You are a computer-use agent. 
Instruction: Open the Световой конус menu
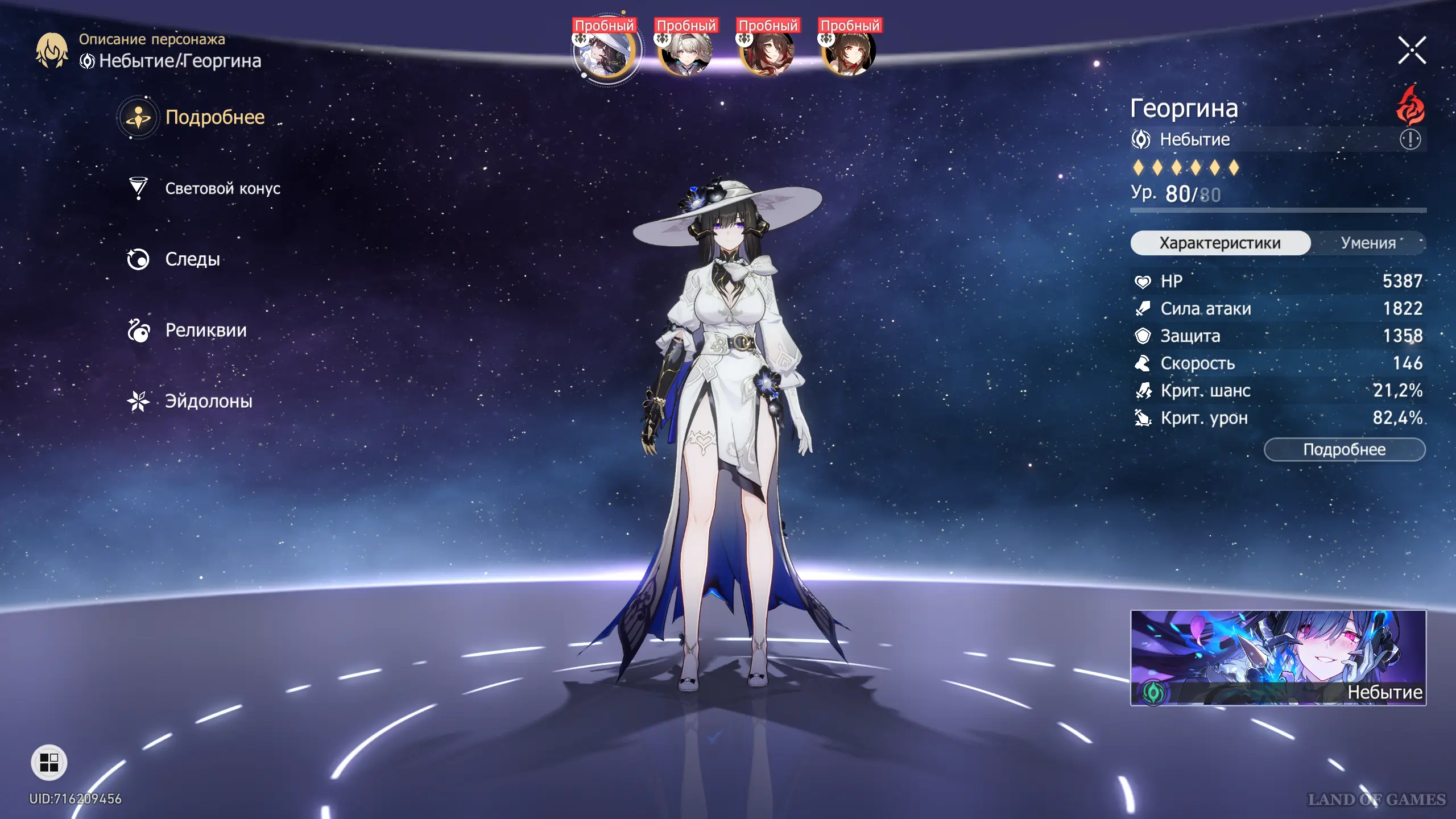222,188
